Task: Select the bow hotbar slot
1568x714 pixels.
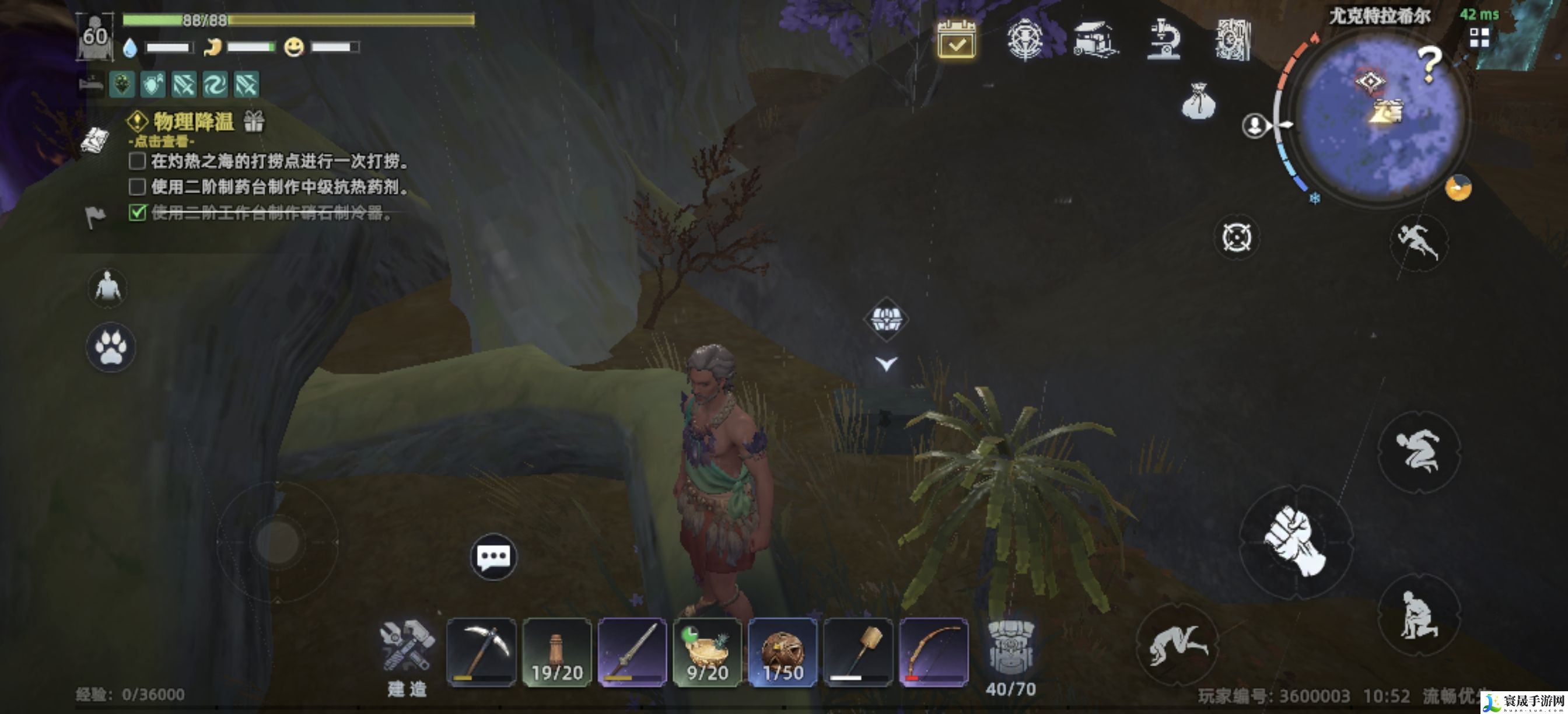Action: (x=933, y=653)
